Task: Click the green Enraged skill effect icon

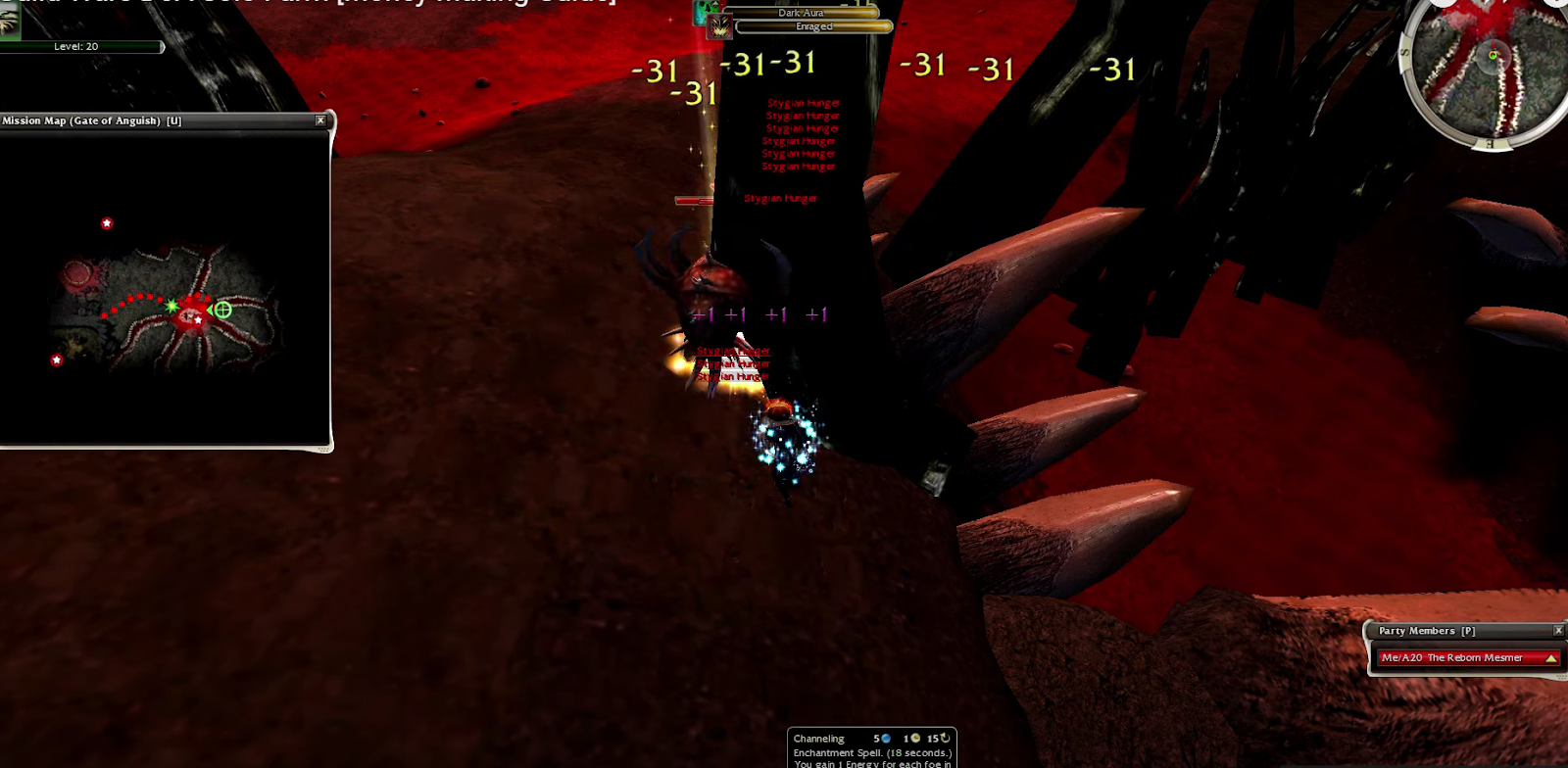Action: [700, 11]
